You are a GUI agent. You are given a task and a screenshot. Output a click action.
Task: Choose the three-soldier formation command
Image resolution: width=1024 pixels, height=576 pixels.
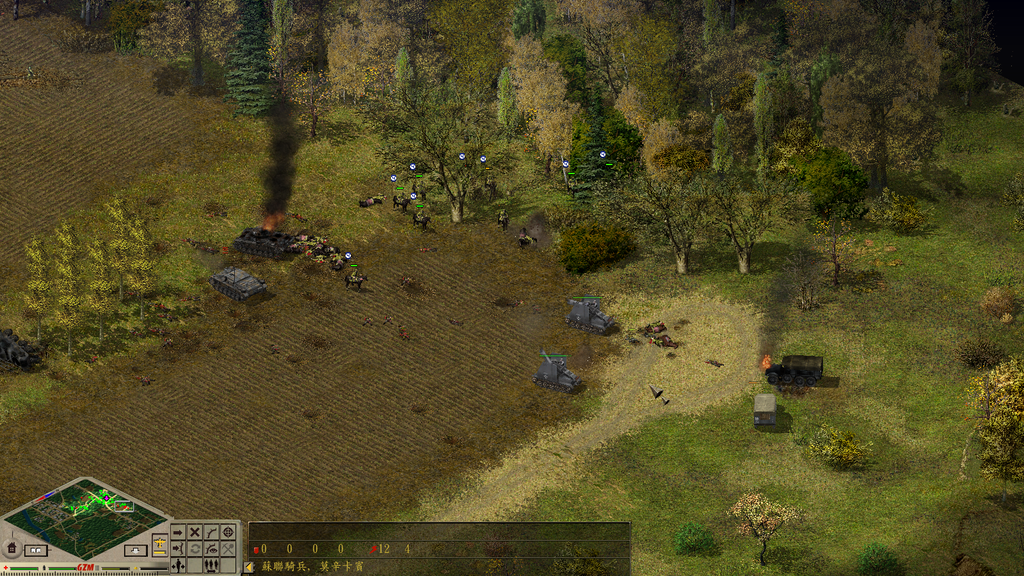pyautogui.click(x=211, y=565)
